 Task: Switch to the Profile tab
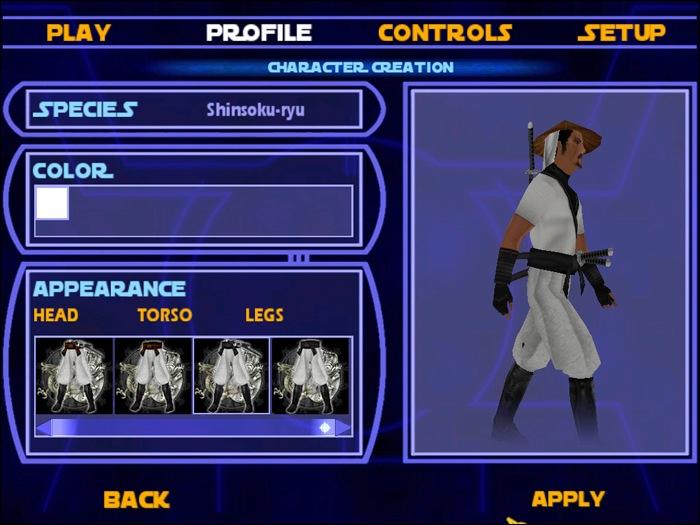tap(258, 32)
